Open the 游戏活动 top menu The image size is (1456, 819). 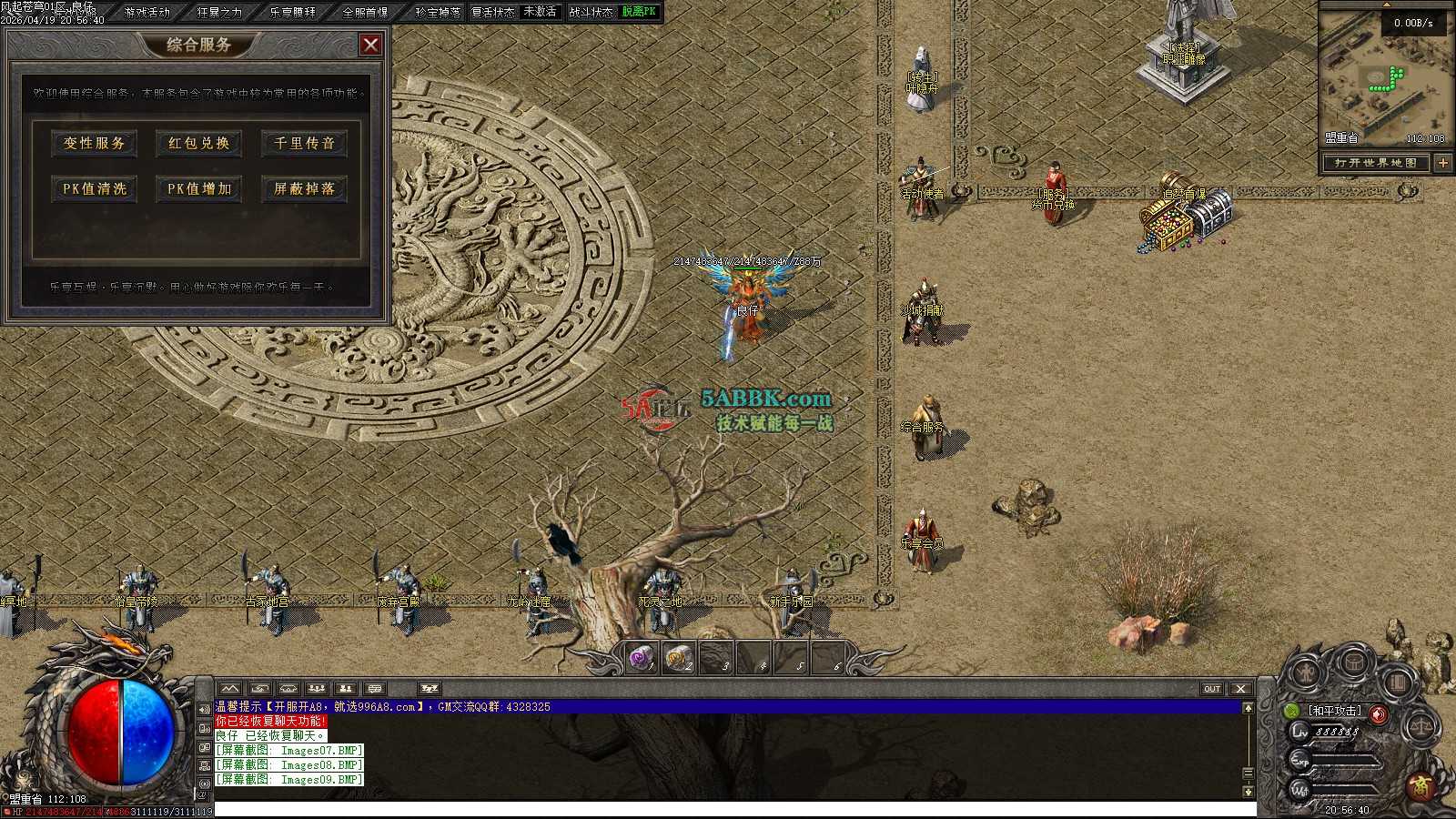[x=147, y=12]
